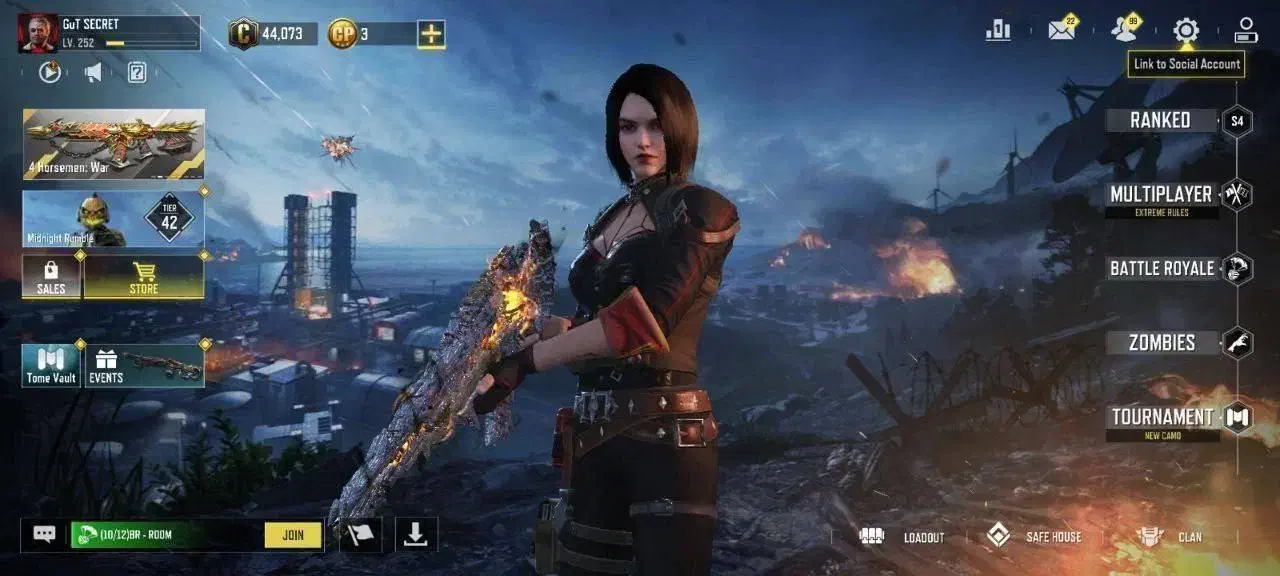Open the Midnight Rumble battle pass

(114, 219)
